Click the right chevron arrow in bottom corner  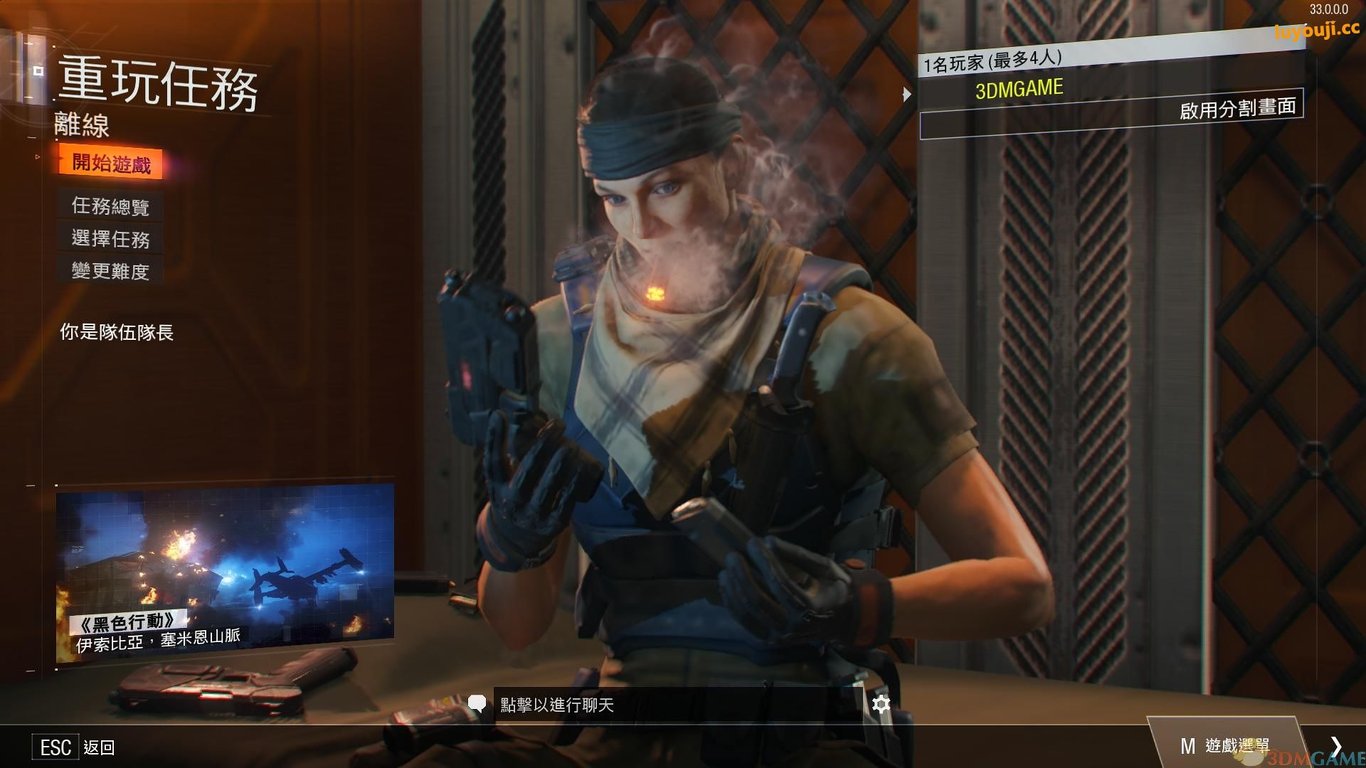[1337, 745]
